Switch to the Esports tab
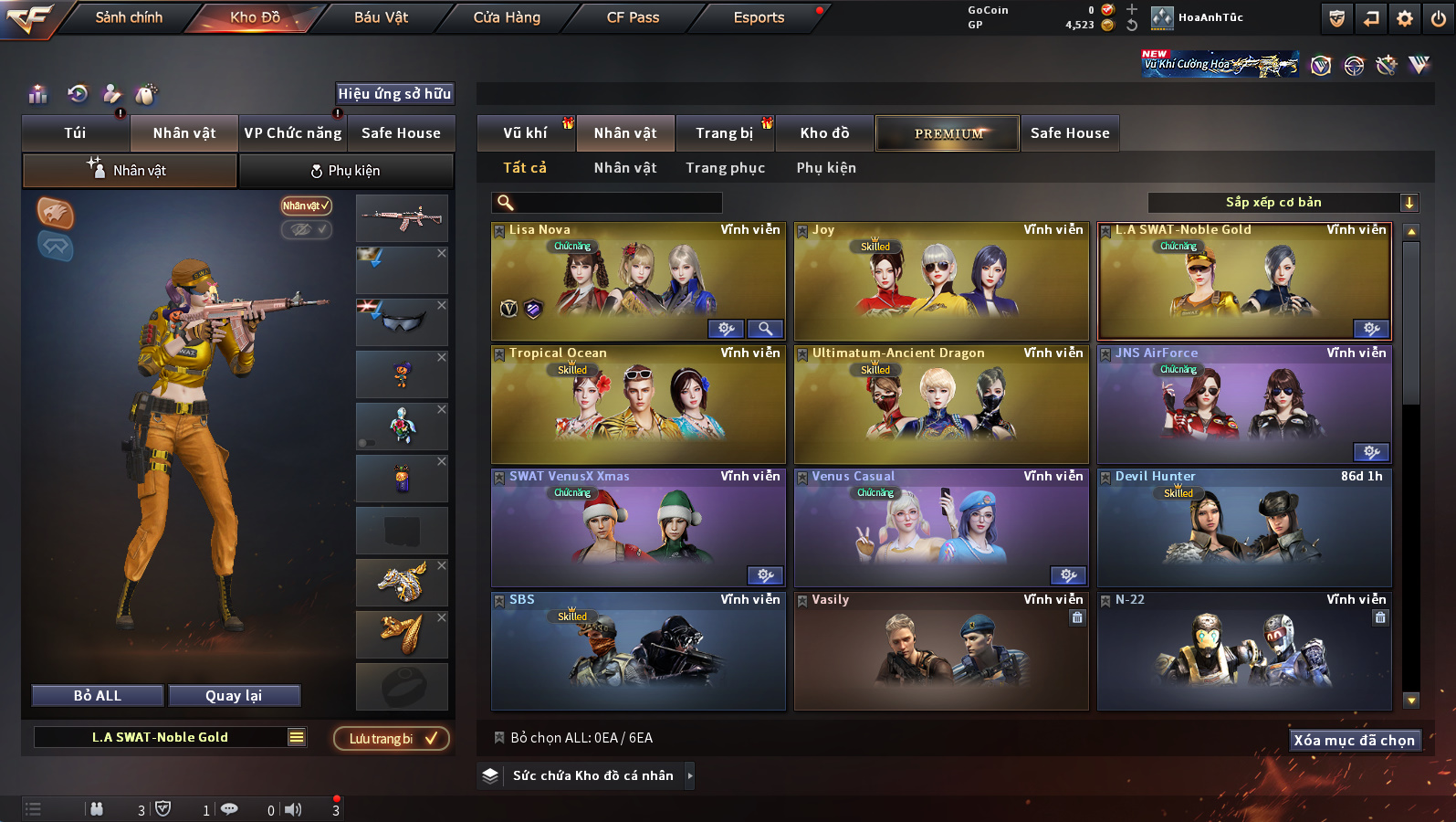Screen dimensions: 1456x822 tap(759, 17)
